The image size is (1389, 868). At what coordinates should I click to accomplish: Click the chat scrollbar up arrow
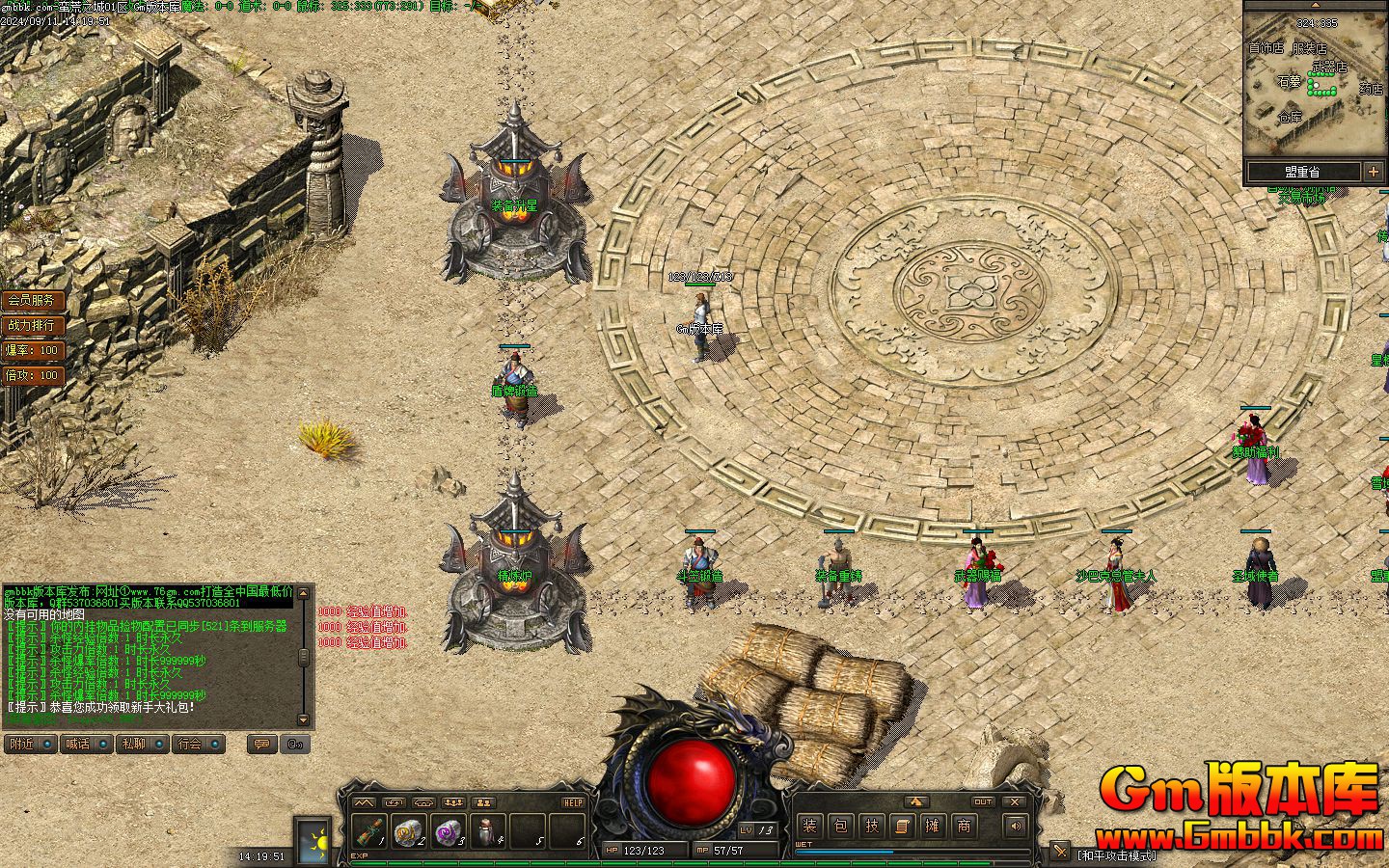click(x=304, y=591)
